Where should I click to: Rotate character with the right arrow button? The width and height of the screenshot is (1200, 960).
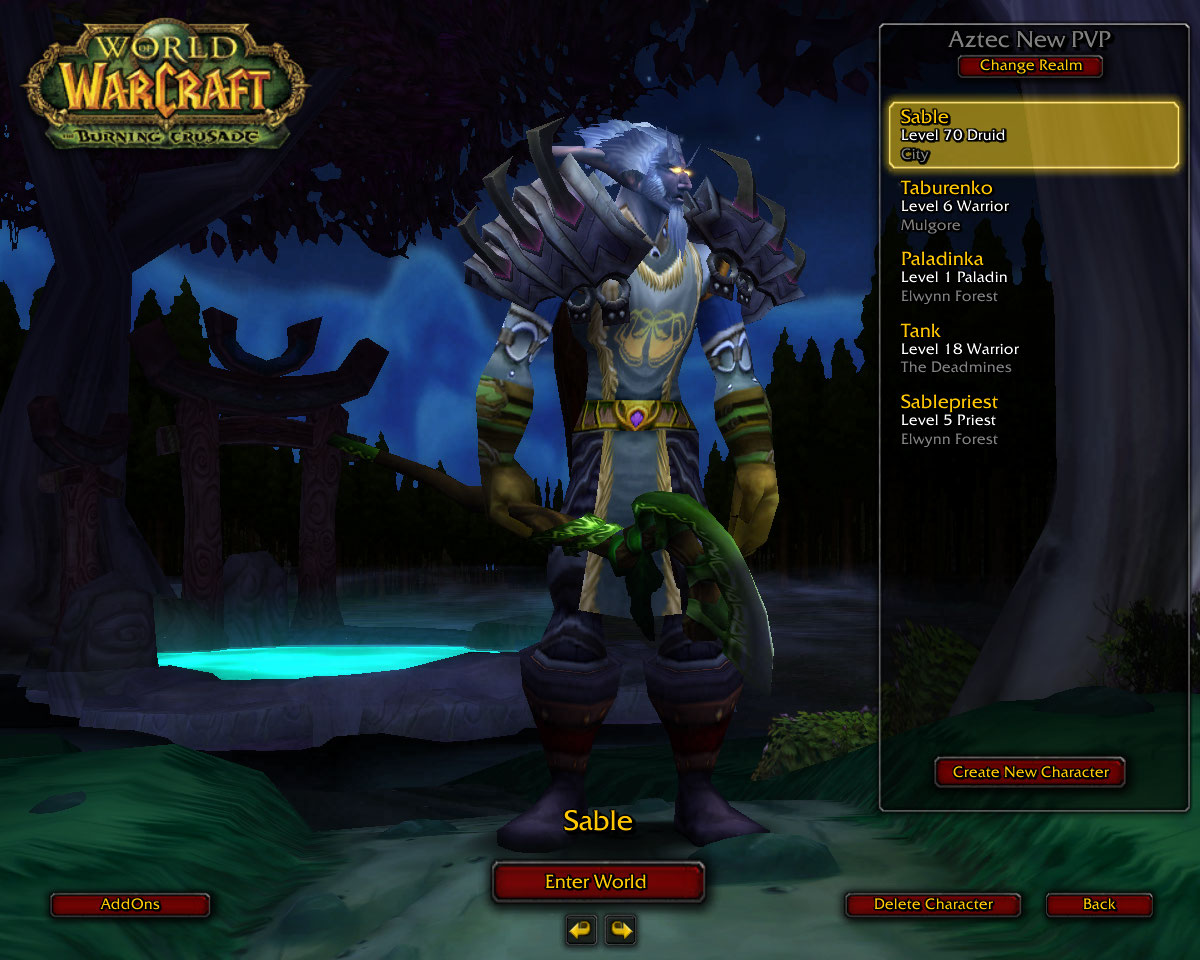click(621, 931)
